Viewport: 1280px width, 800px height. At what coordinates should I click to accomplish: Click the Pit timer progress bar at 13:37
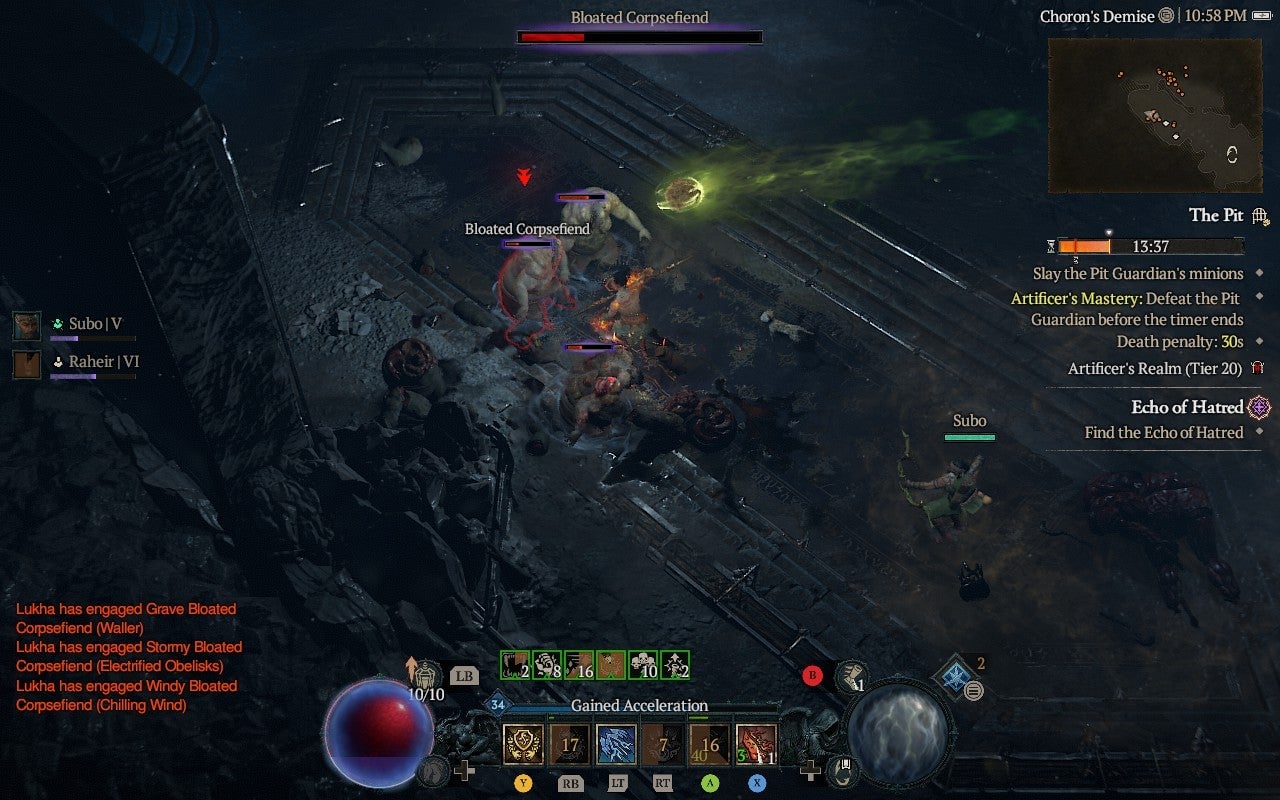tap(1150, 246)
